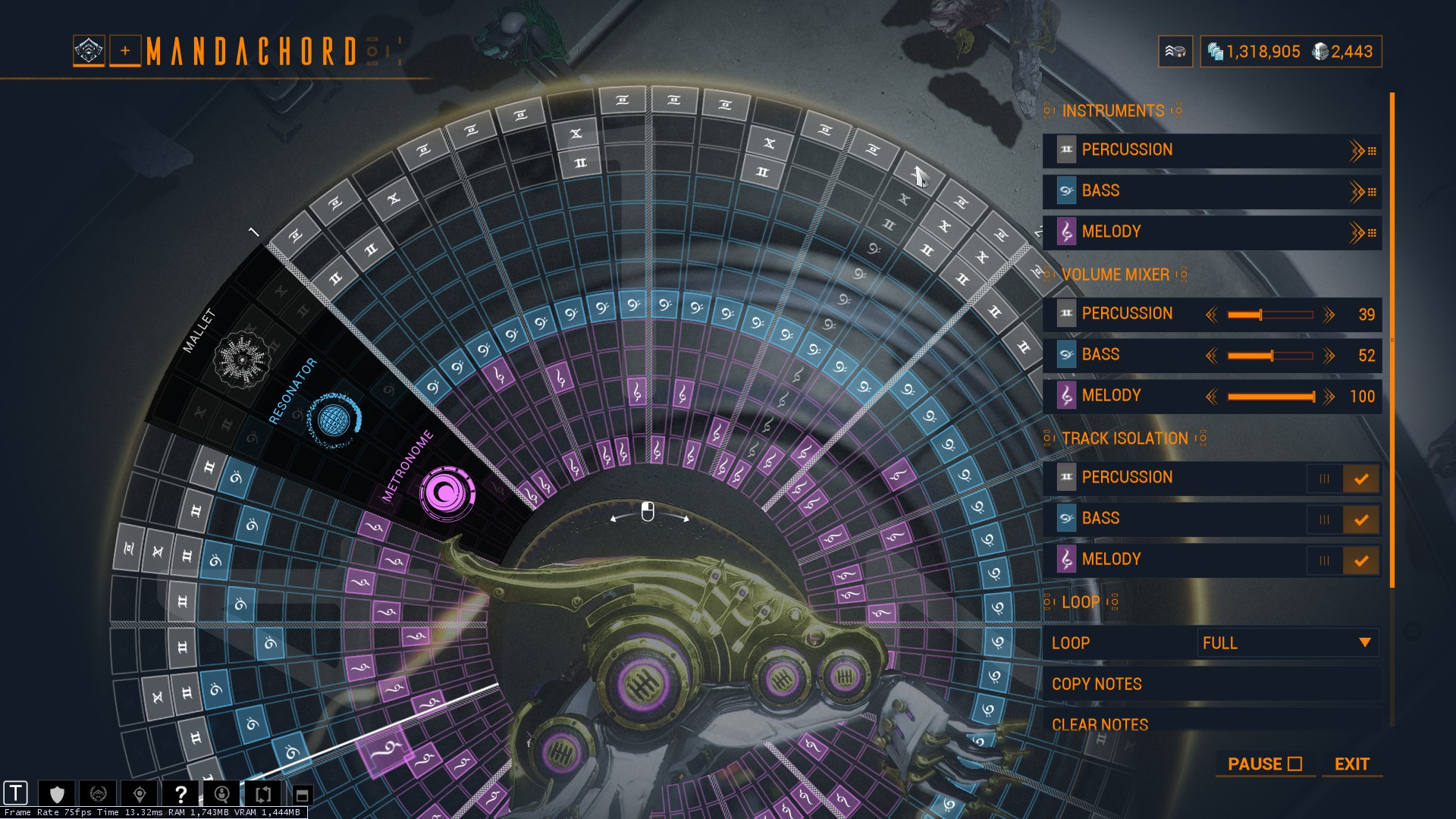Adjust the Melody volume slider

[1270, 397]
